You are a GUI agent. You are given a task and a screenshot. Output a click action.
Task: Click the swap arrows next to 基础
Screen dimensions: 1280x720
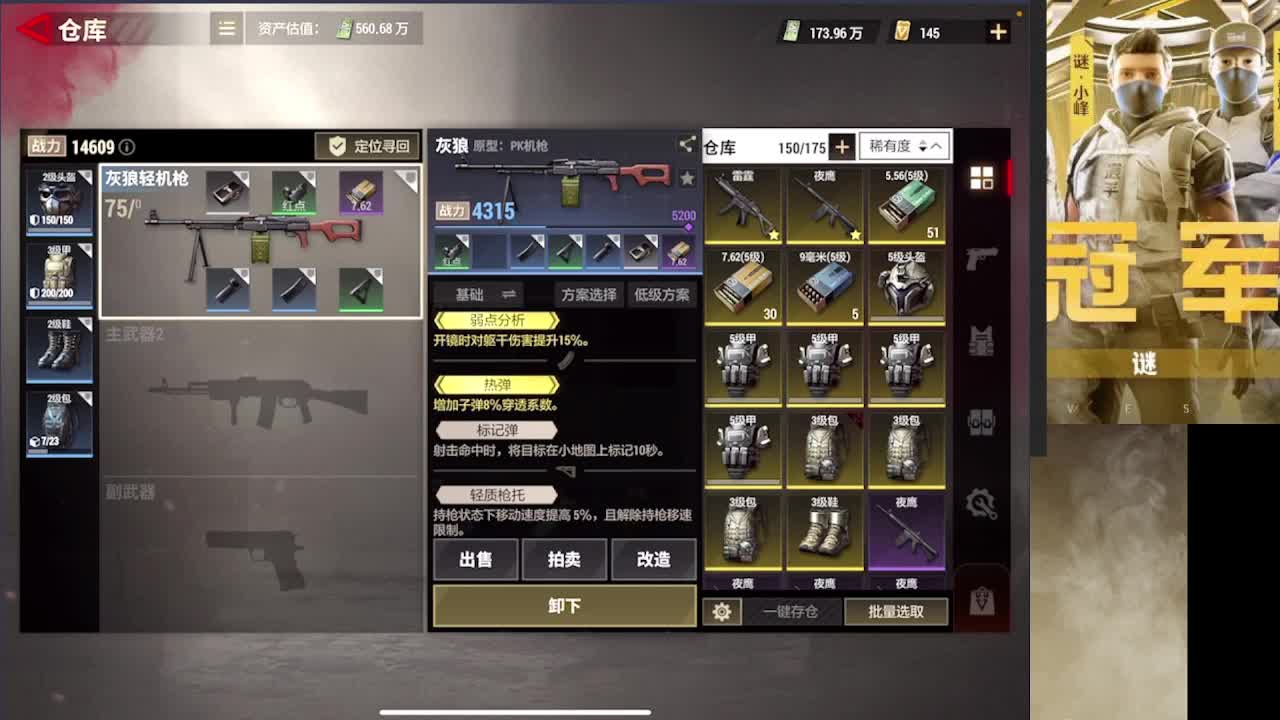(x=508, y=294)
